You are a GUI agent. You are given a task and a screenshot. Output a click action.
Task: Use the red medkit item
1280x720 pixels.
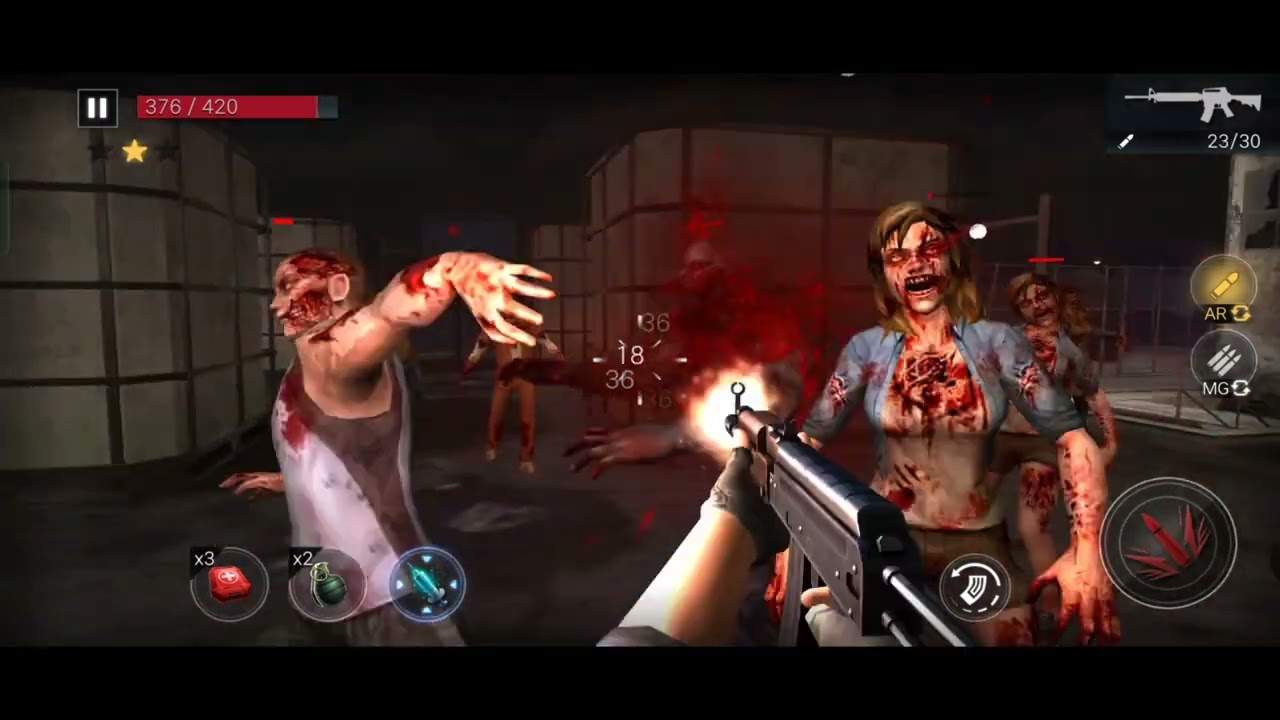point(229,585)
